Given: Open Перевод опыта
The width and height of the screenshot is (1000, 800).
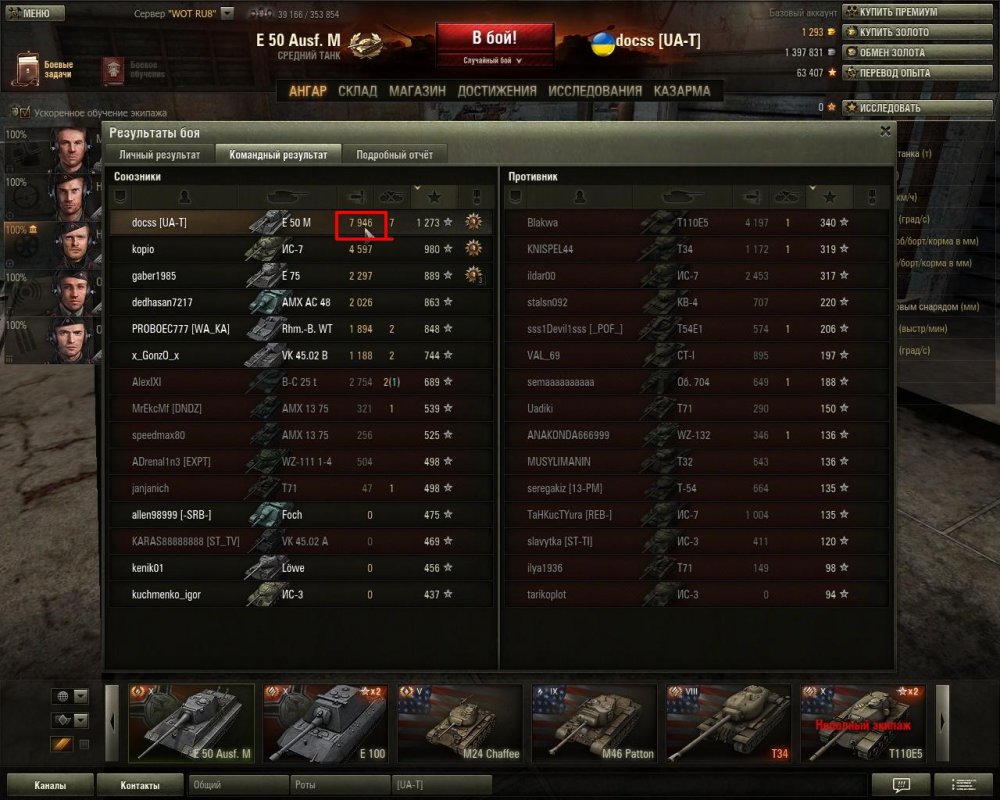Looking at the screenshot, I should click(898, 72).
